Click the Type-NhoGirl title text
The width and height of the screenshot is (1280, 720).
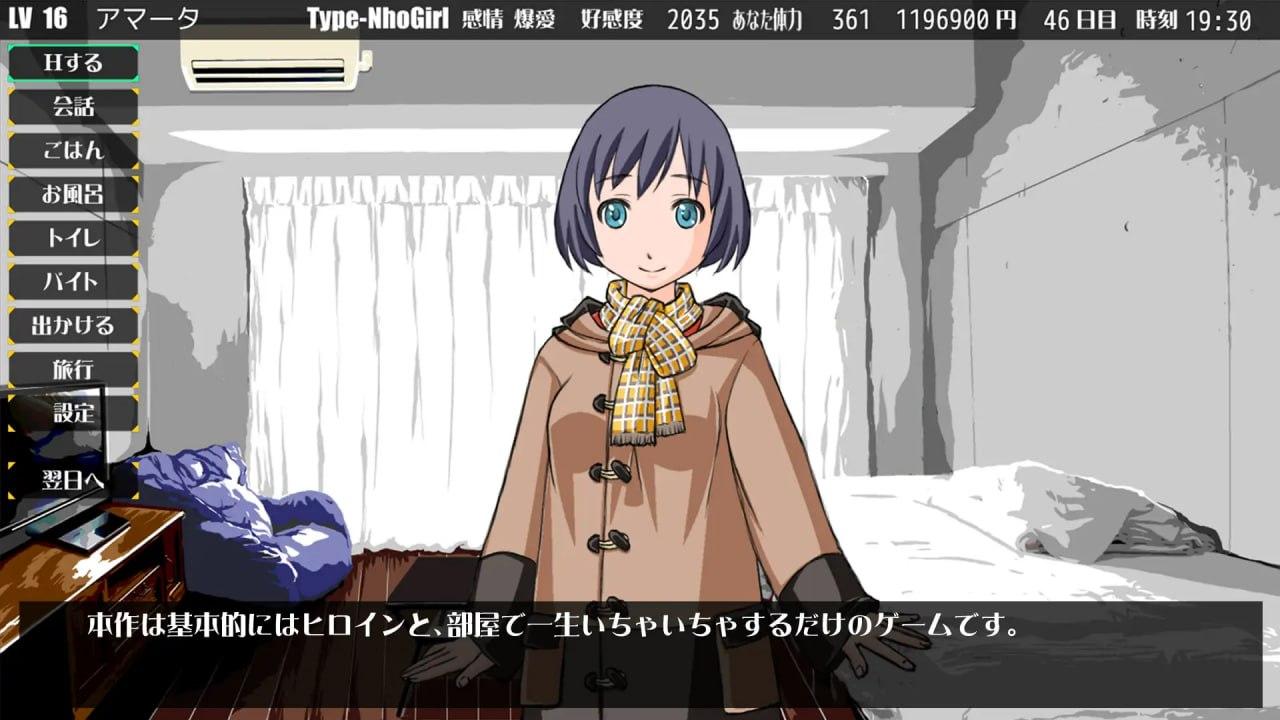pos(379,15)
